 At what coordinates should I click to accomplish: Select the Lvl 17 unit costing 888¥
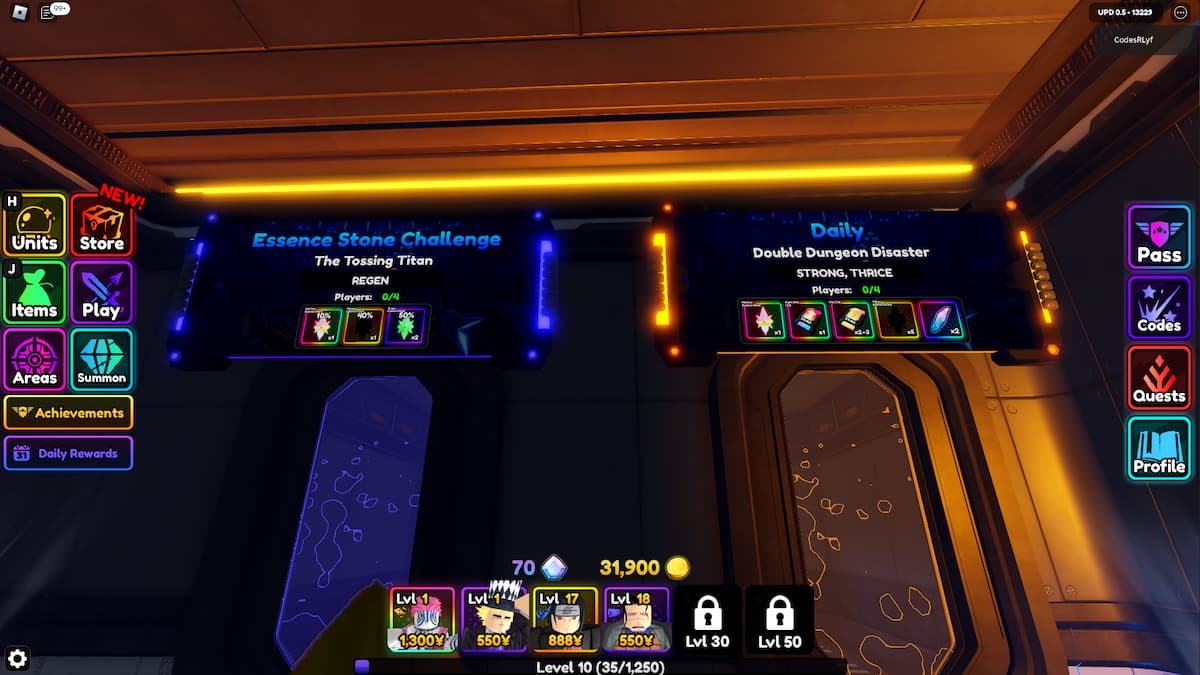[x=565, y=619]
